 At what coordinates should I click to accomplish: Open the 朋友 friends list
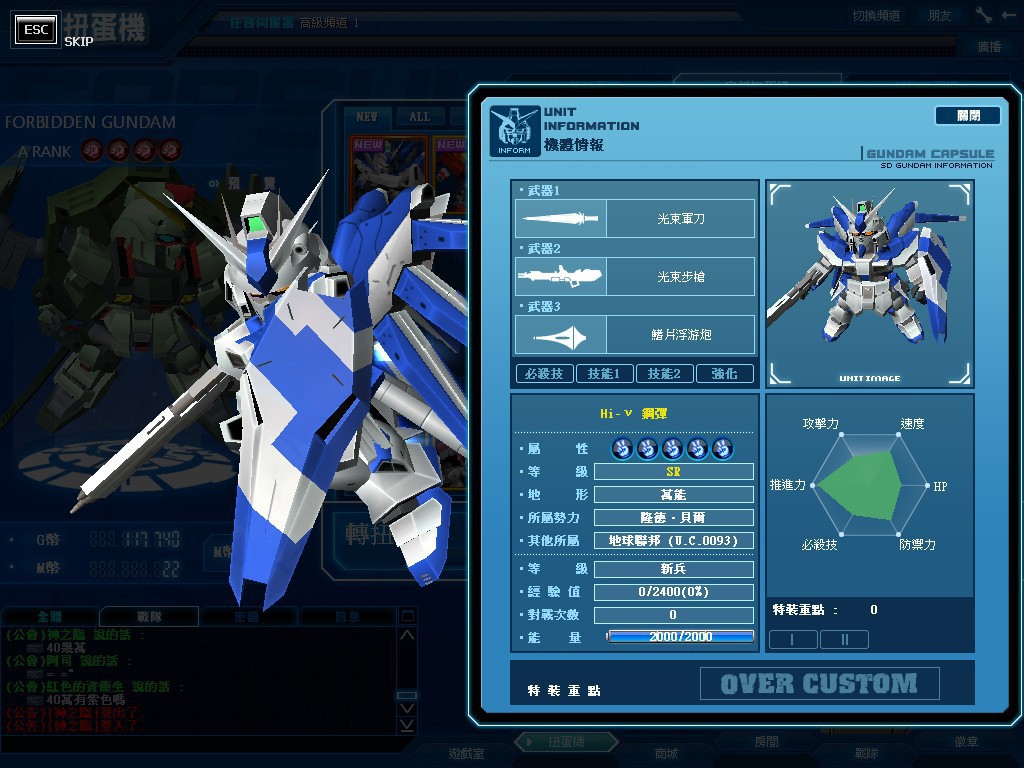940,15
